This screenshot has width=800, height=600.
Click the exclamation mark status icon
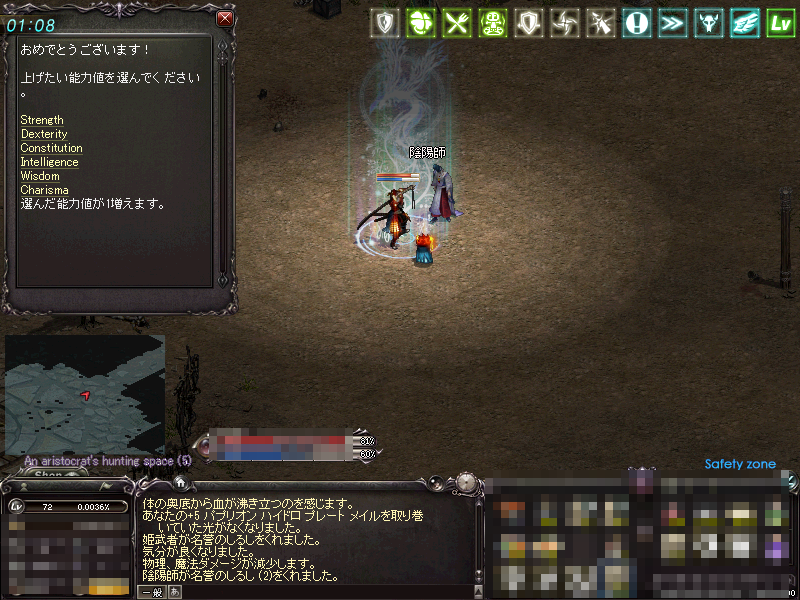(636, 23)
